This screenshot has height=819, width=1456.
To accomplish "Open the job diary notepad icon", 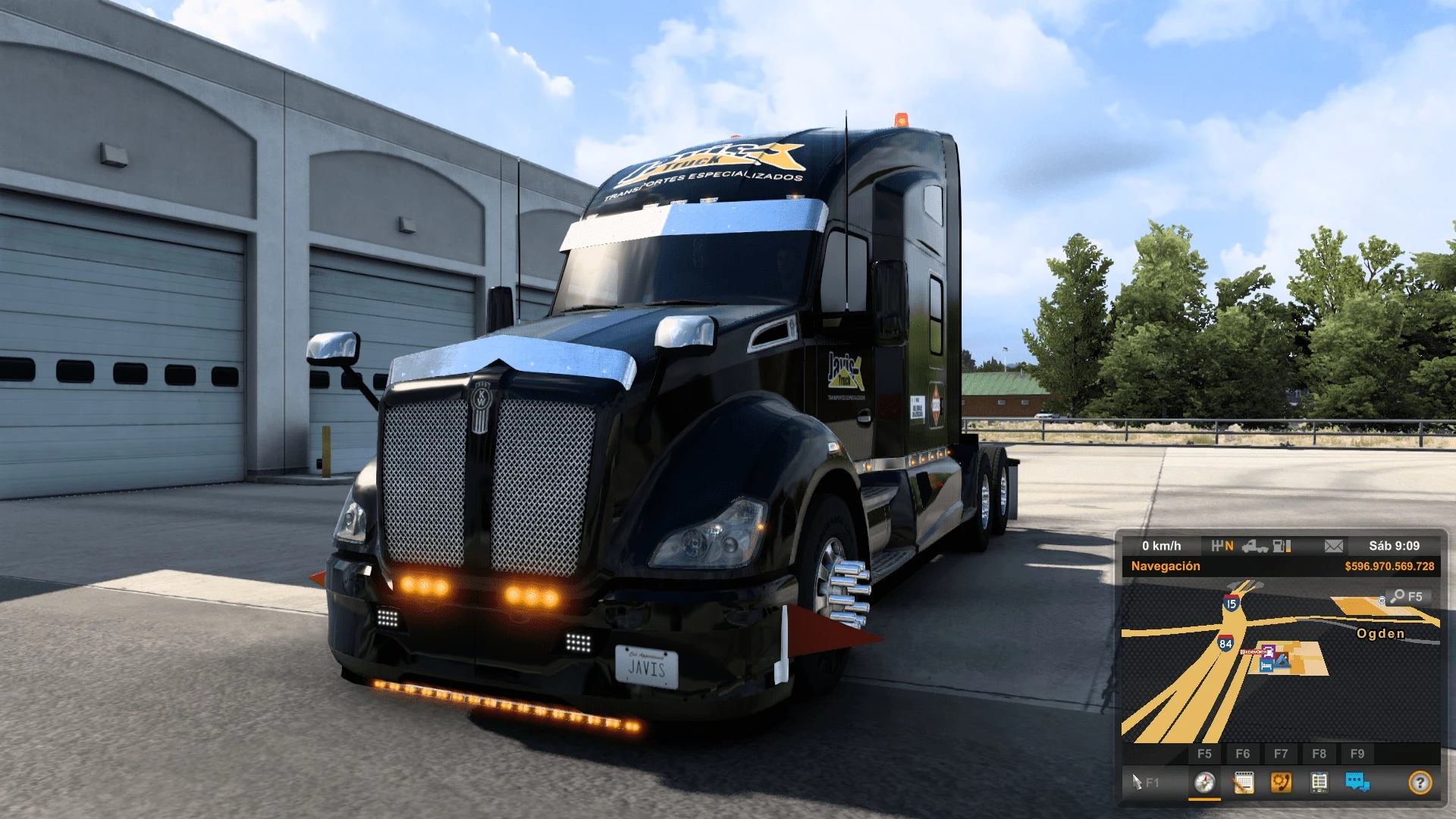I will 1244,782.
